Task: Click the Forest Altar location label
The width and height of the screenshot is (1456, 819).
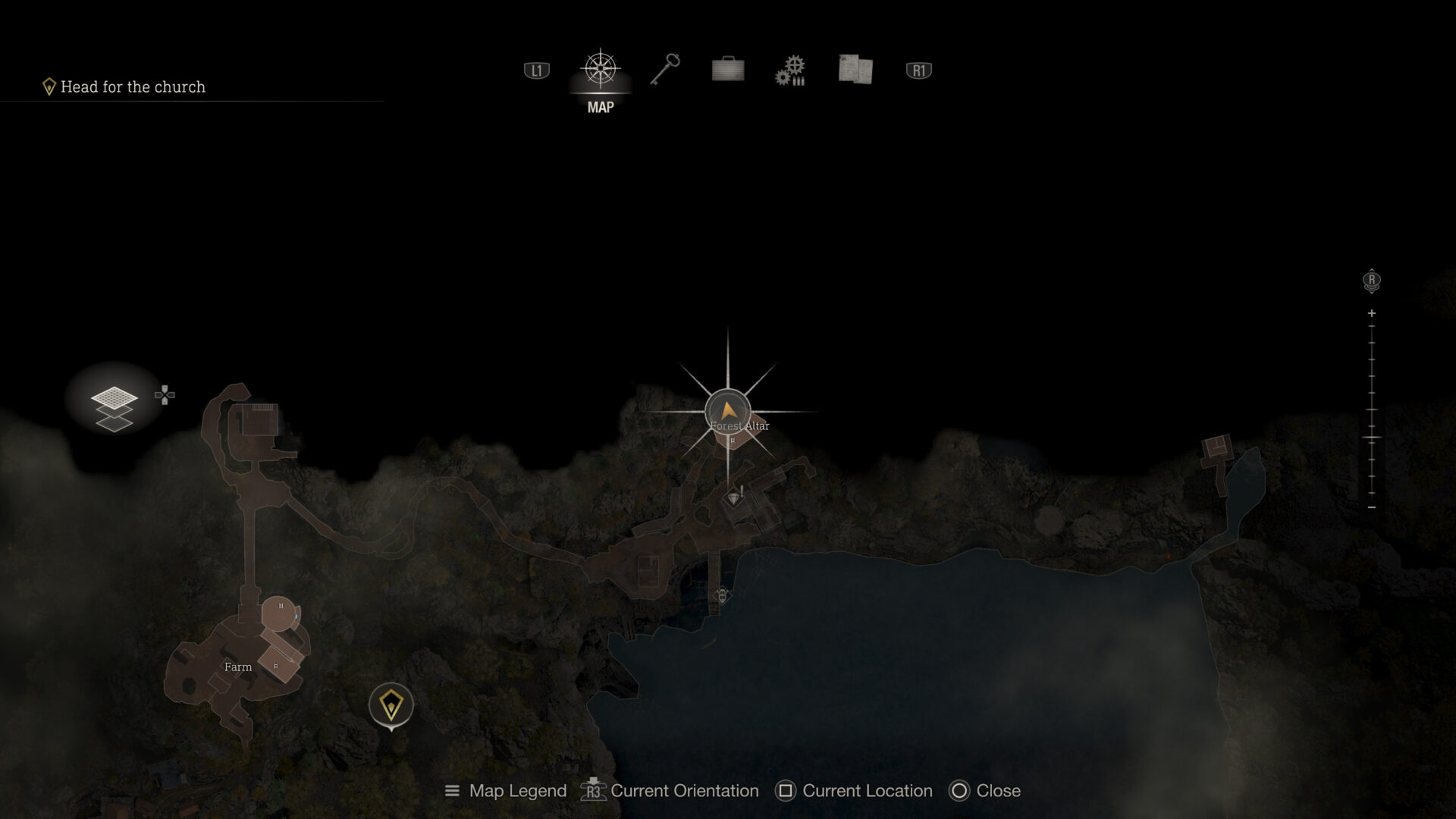Action: [x=738, y=426]
